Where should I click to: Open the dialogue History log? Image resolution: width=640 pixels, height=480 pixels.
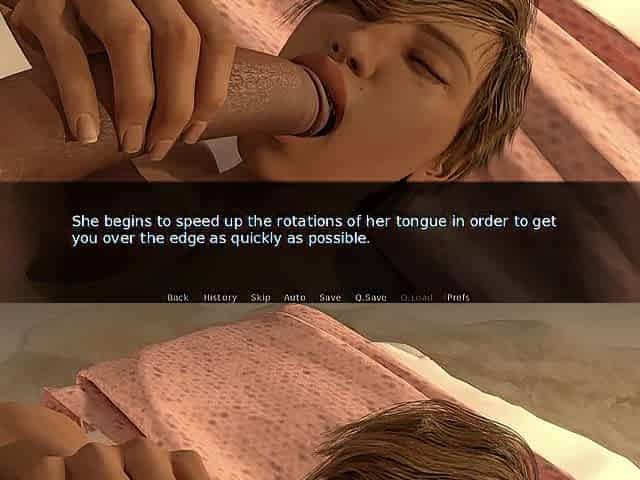(x=220, y=297)
